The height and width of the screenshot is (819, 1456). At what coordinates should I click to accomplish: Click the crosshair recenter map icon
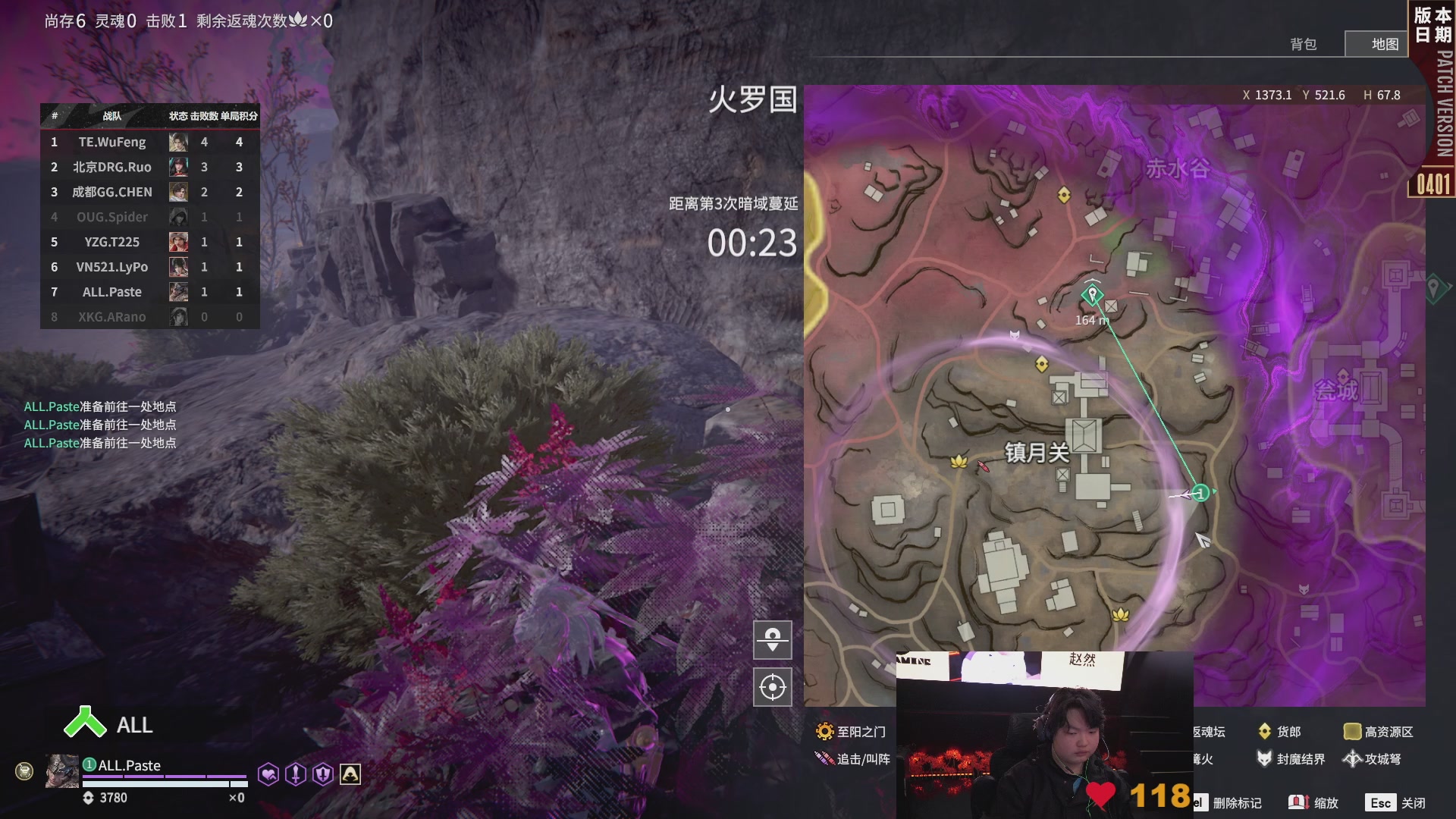[x=773, y=687]
